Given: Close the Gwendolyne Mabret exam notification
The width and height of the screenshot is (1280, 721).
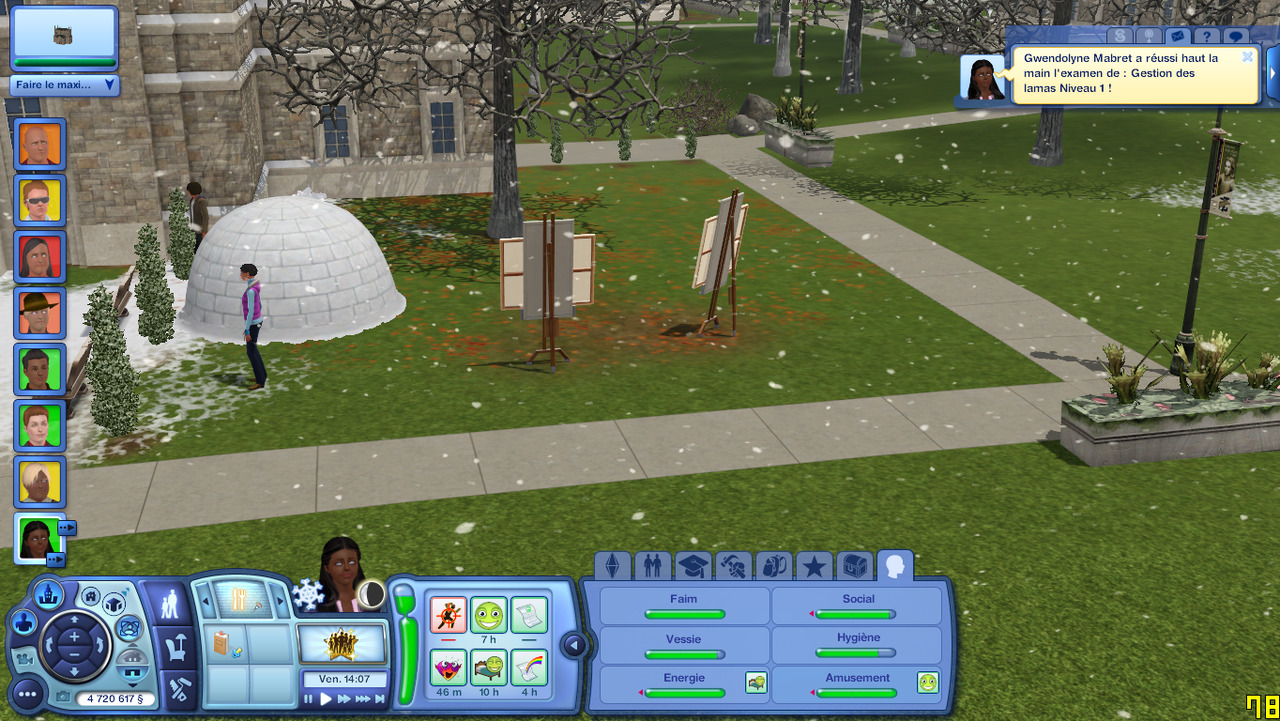Looking at the screenshot, I should 1247,57.
